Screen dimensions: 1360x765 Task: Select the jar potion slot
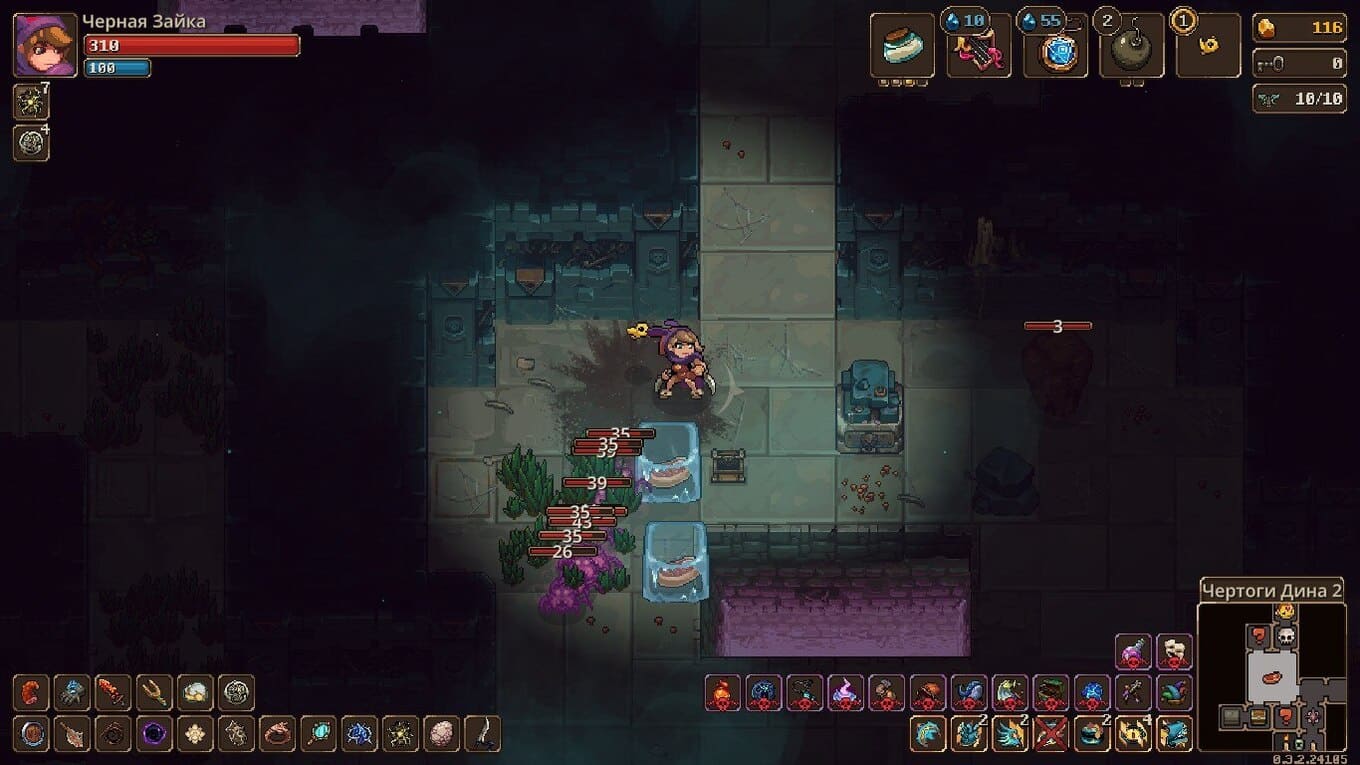tap(902, 46)
